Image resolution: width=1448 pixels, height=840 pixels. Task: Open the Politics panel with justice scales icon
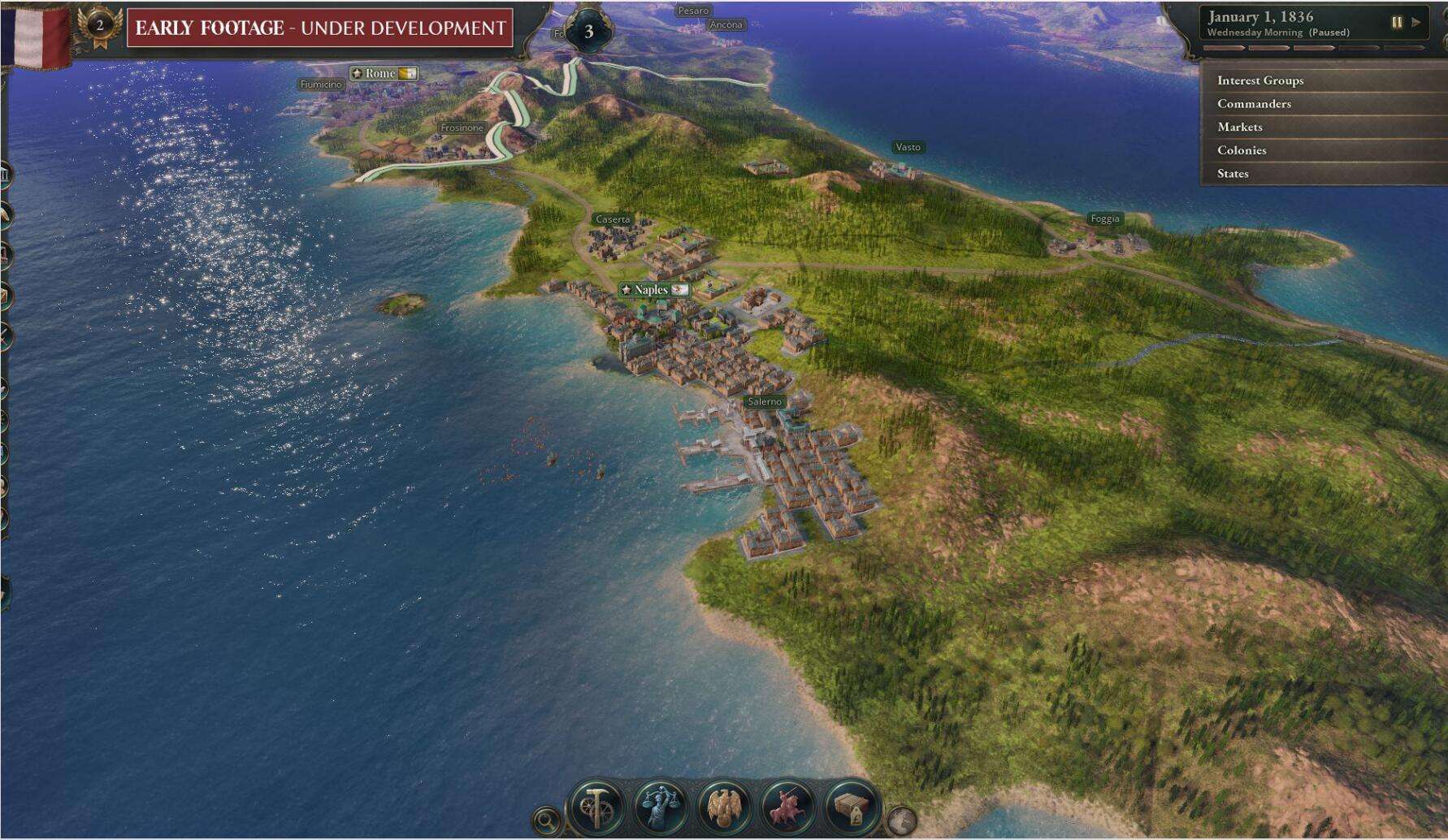tap(660, 808)
